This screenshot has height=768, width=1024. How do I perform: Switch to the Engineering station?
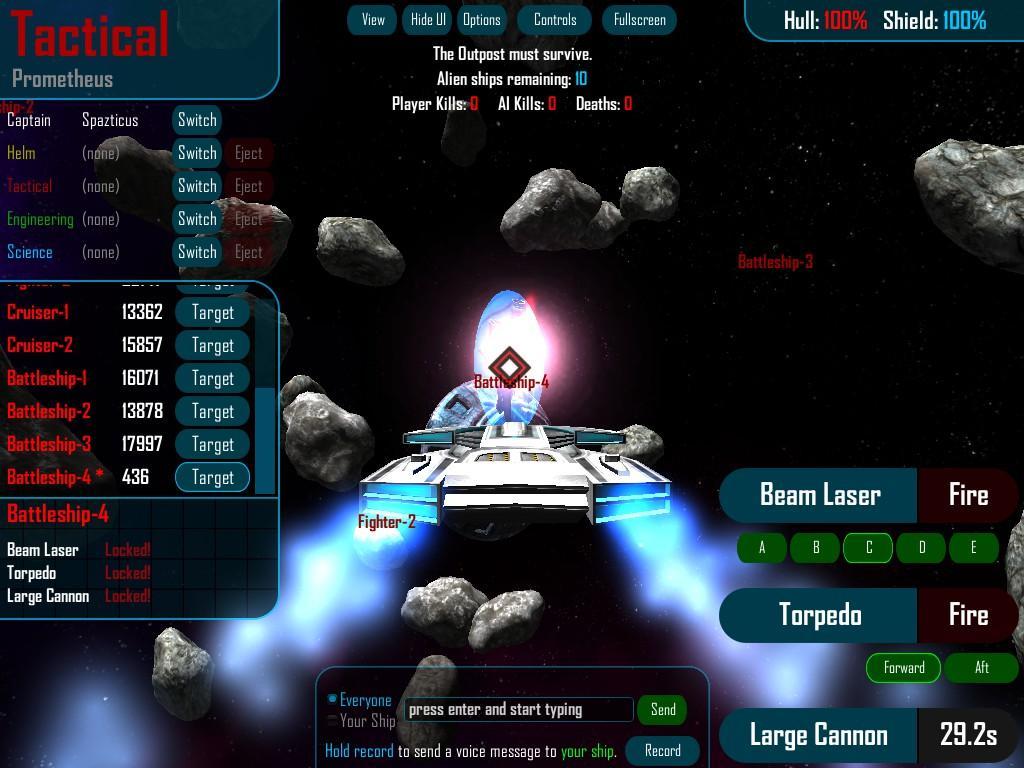[x=197, y=219]
